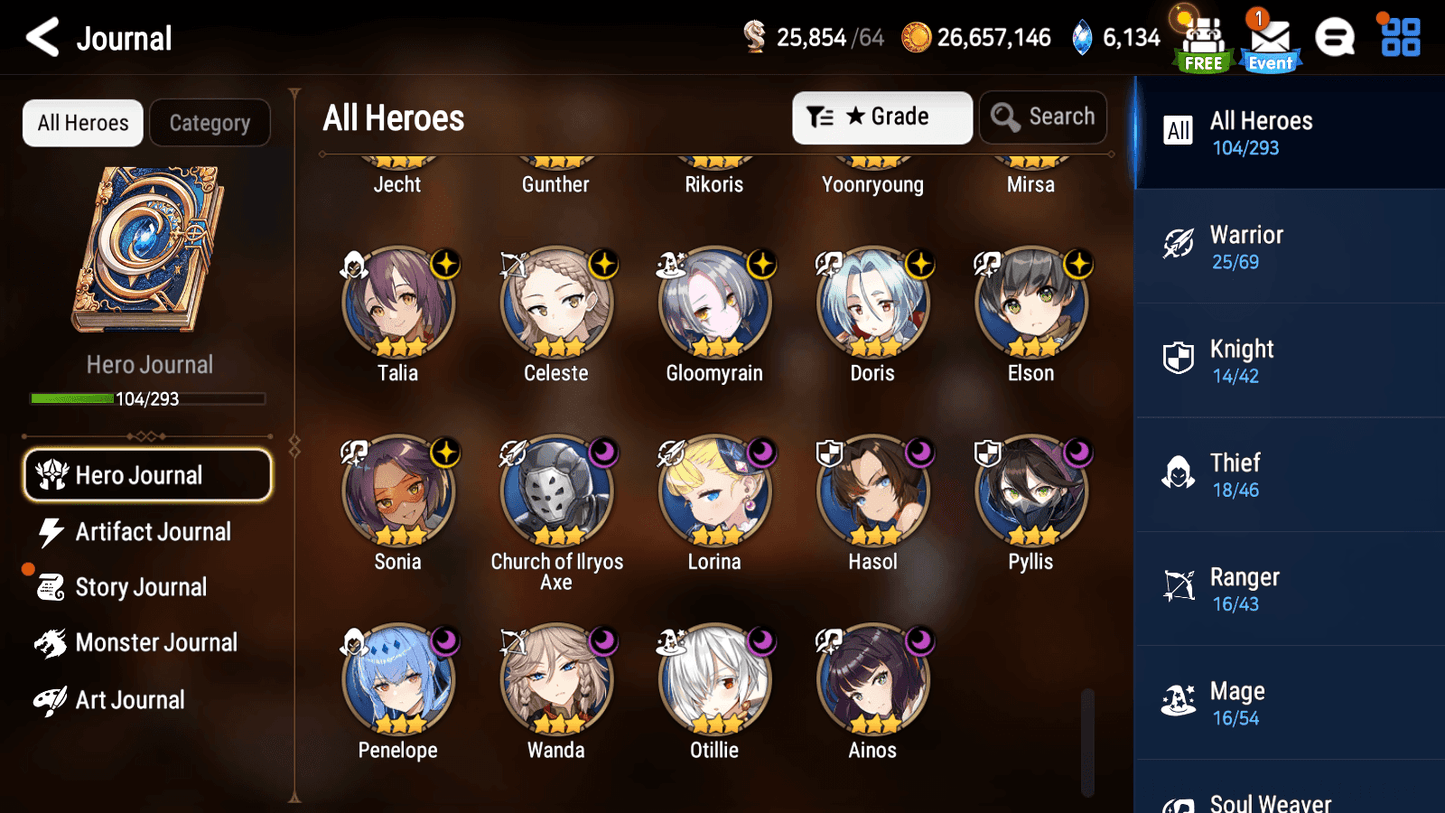Show only Thief heroes
1445x813 pixels.
pyautogui.click(x=1288, y=475)
